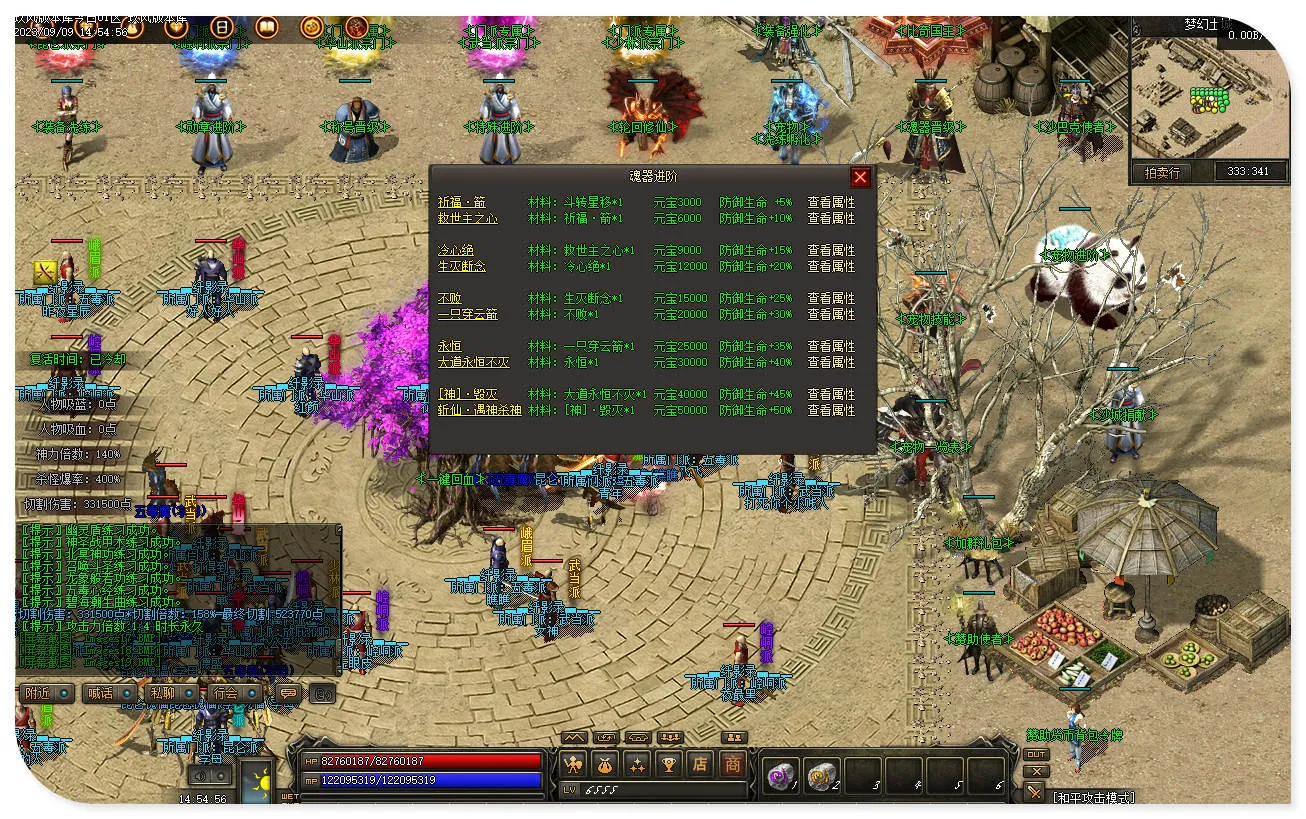Toggle the 私聊 private chat channel

171,693
